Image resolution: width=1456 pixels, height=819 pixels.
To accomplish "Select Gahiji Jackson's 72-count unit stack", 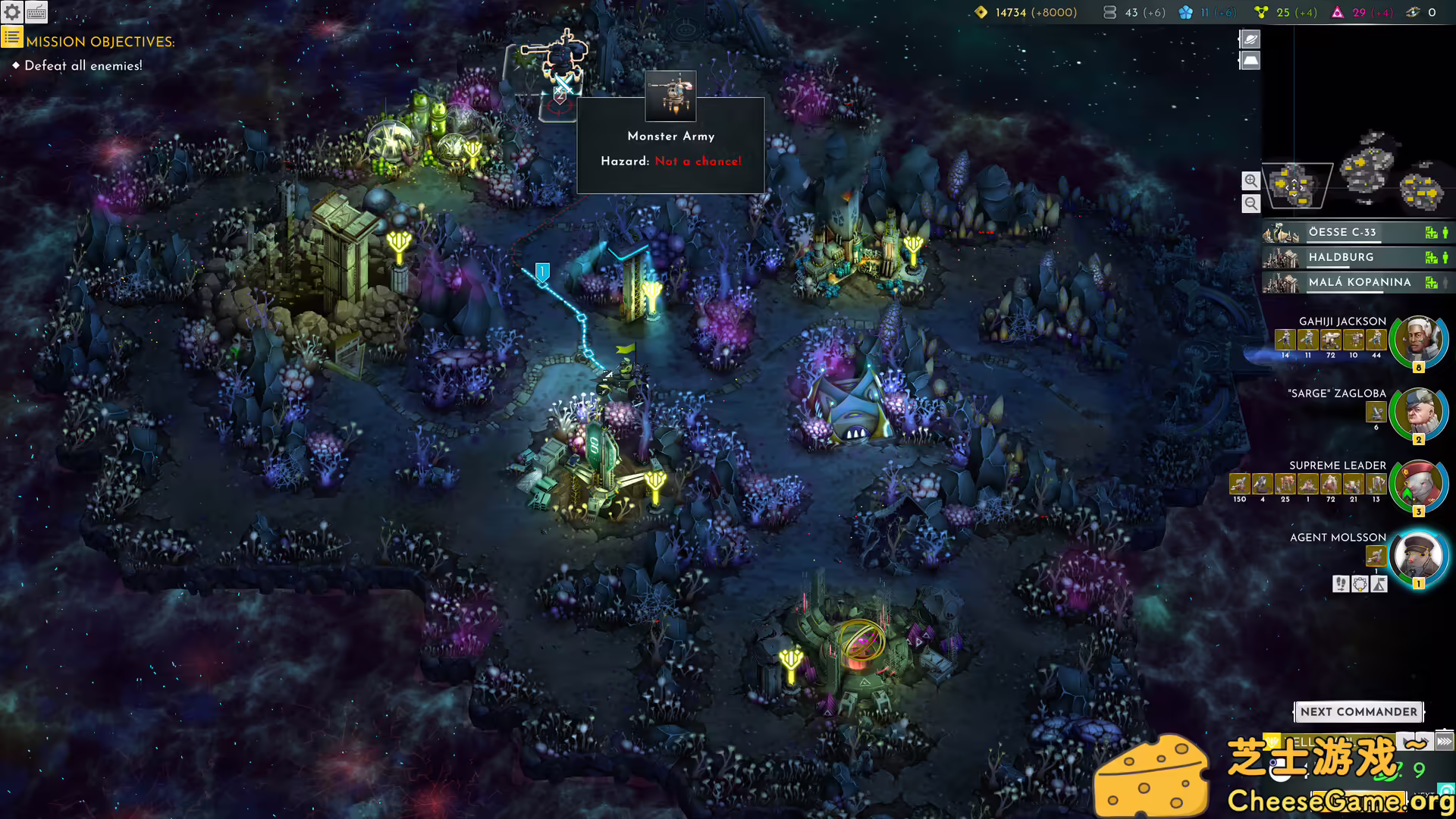I will (1330, 340).
